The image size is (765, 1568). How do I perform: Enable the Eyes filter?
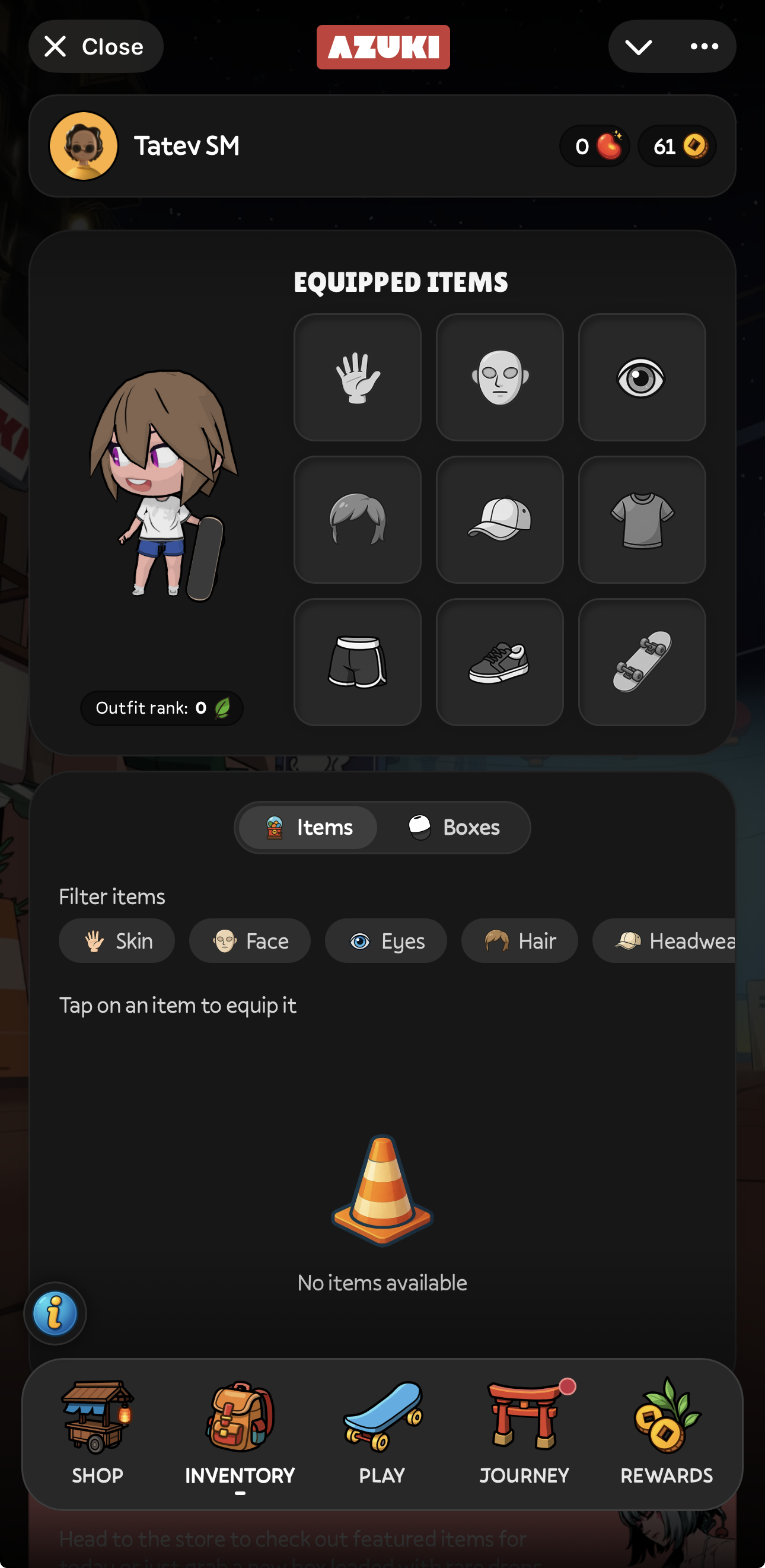point(386,940)
